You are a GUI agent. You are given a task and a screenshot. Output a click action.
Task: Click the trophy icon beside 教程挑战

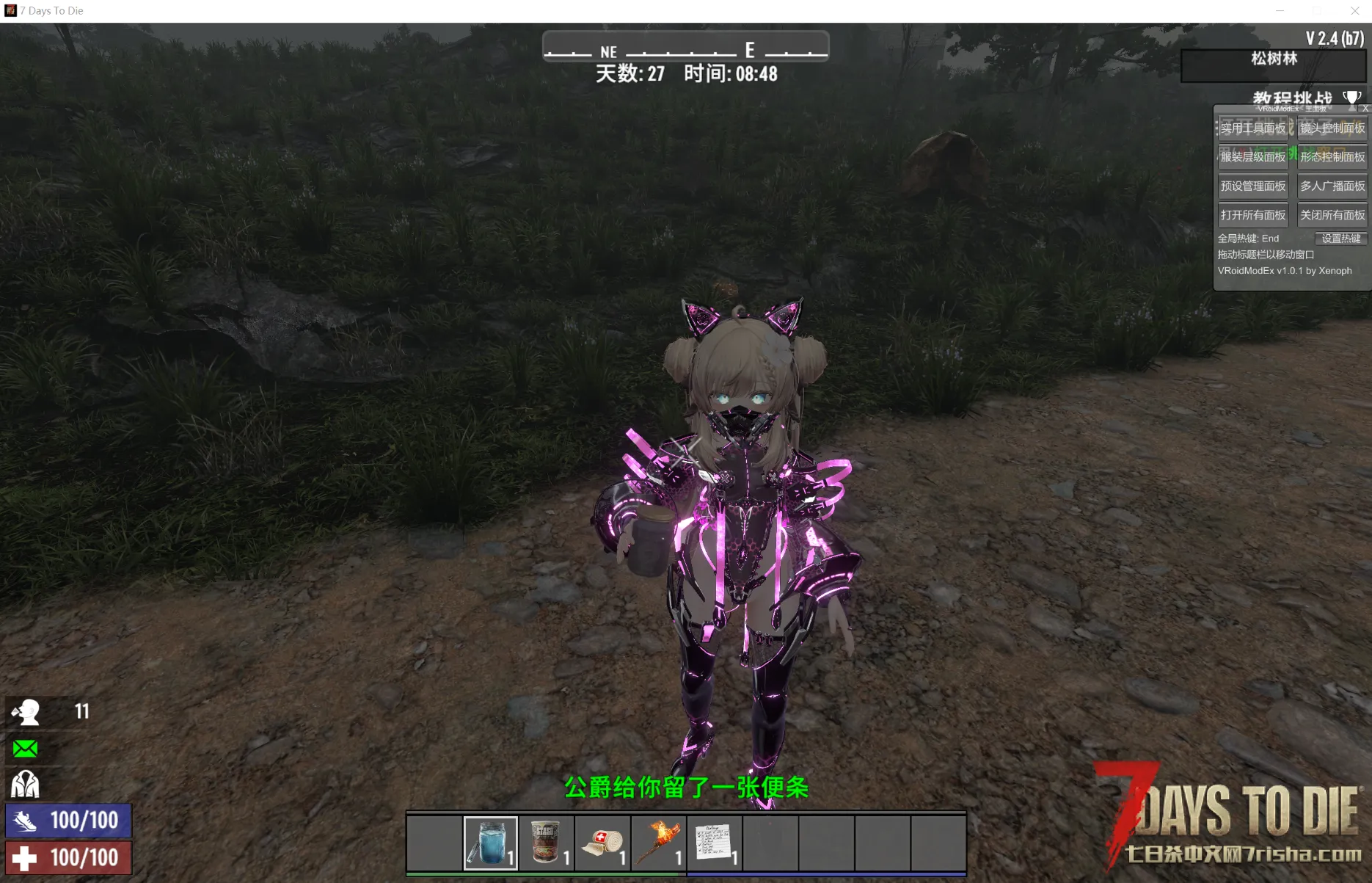click(x=1351, y=98)
